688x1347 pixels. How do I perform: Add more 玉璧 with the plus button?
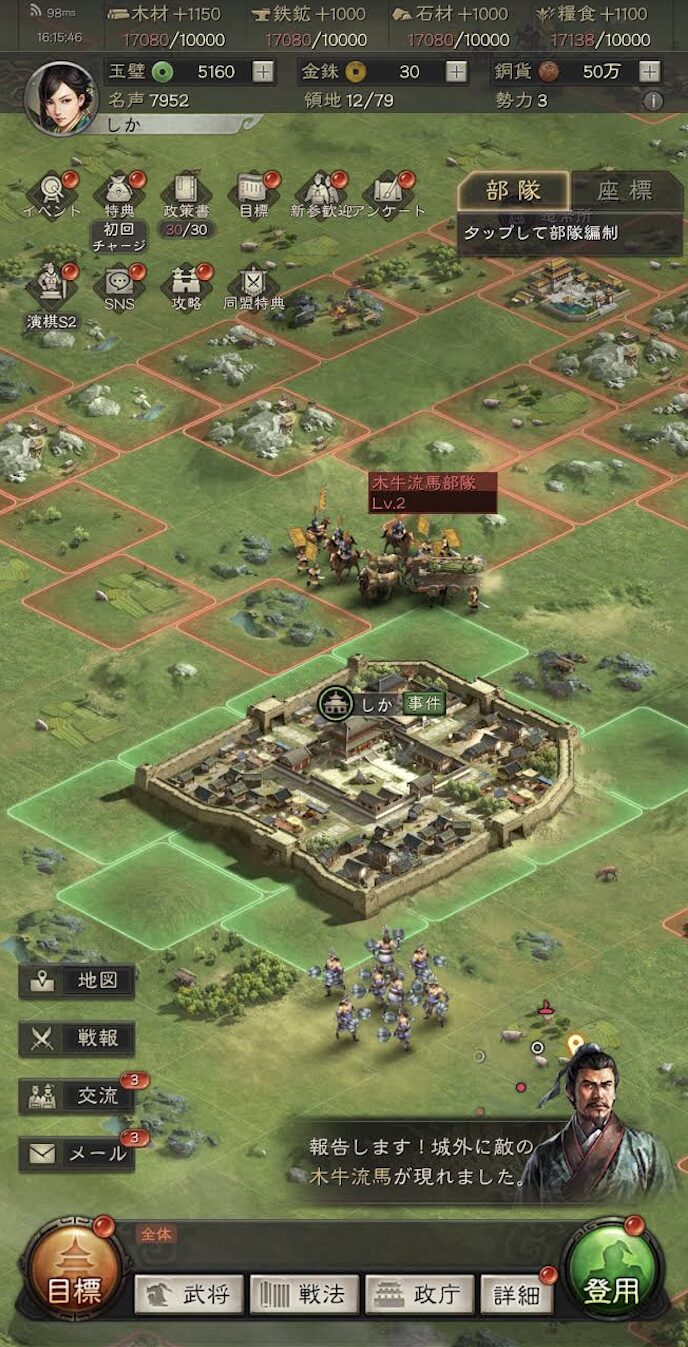[x=262, y=72]
